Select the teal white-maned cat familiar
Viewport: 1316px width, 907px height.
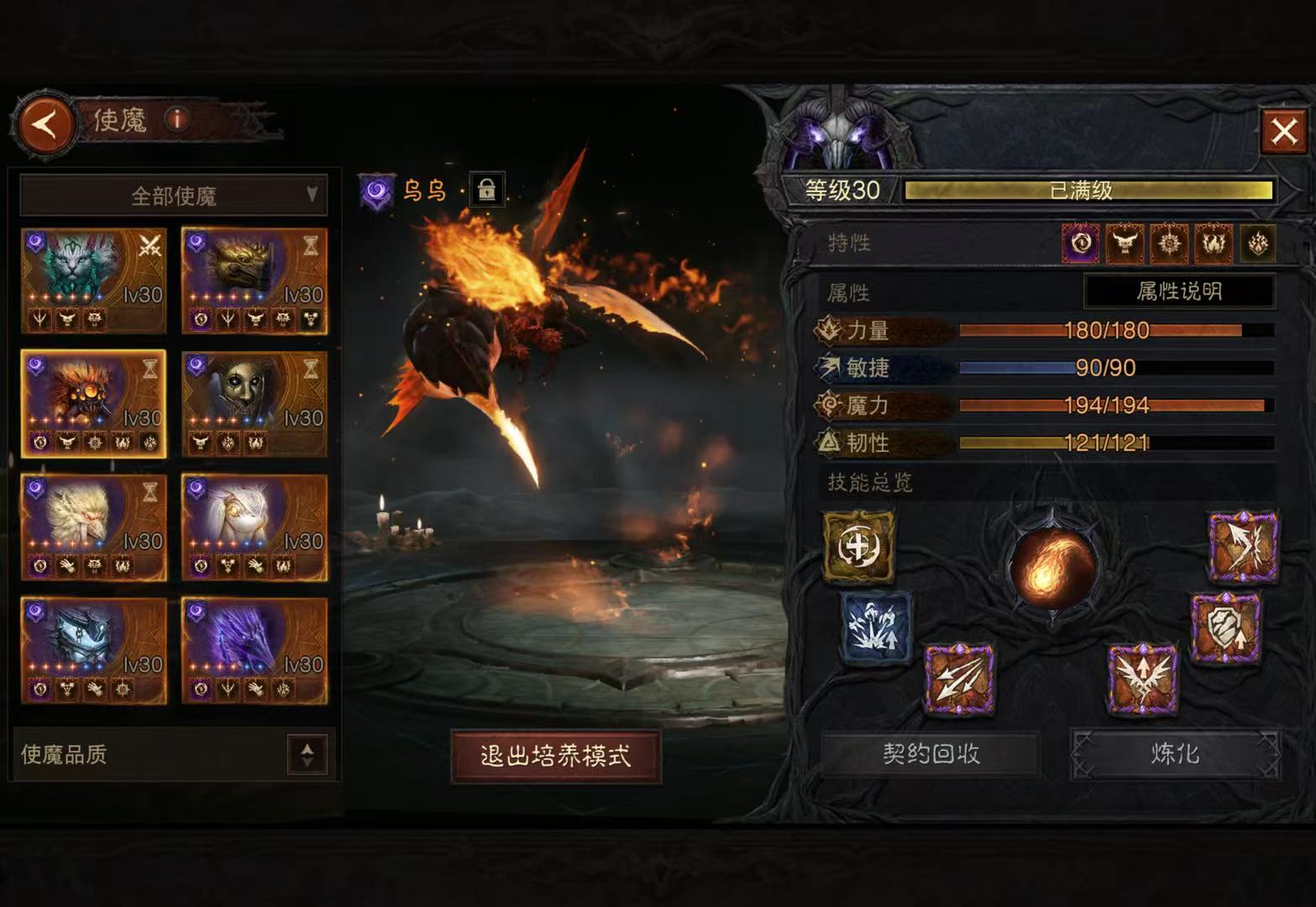(x=93, y=280)
